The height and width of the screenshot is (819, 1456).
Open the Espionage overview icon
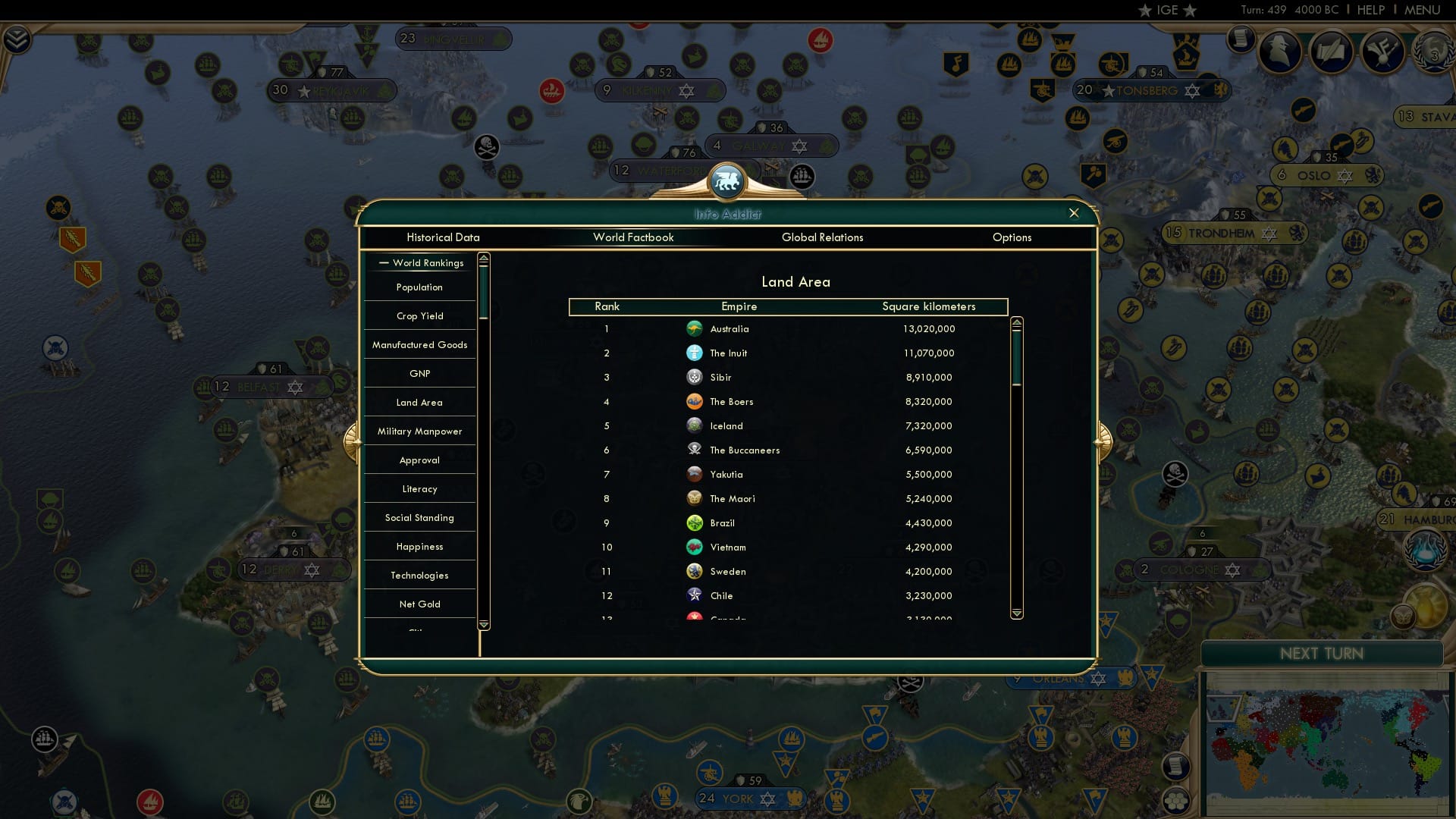1279,51
